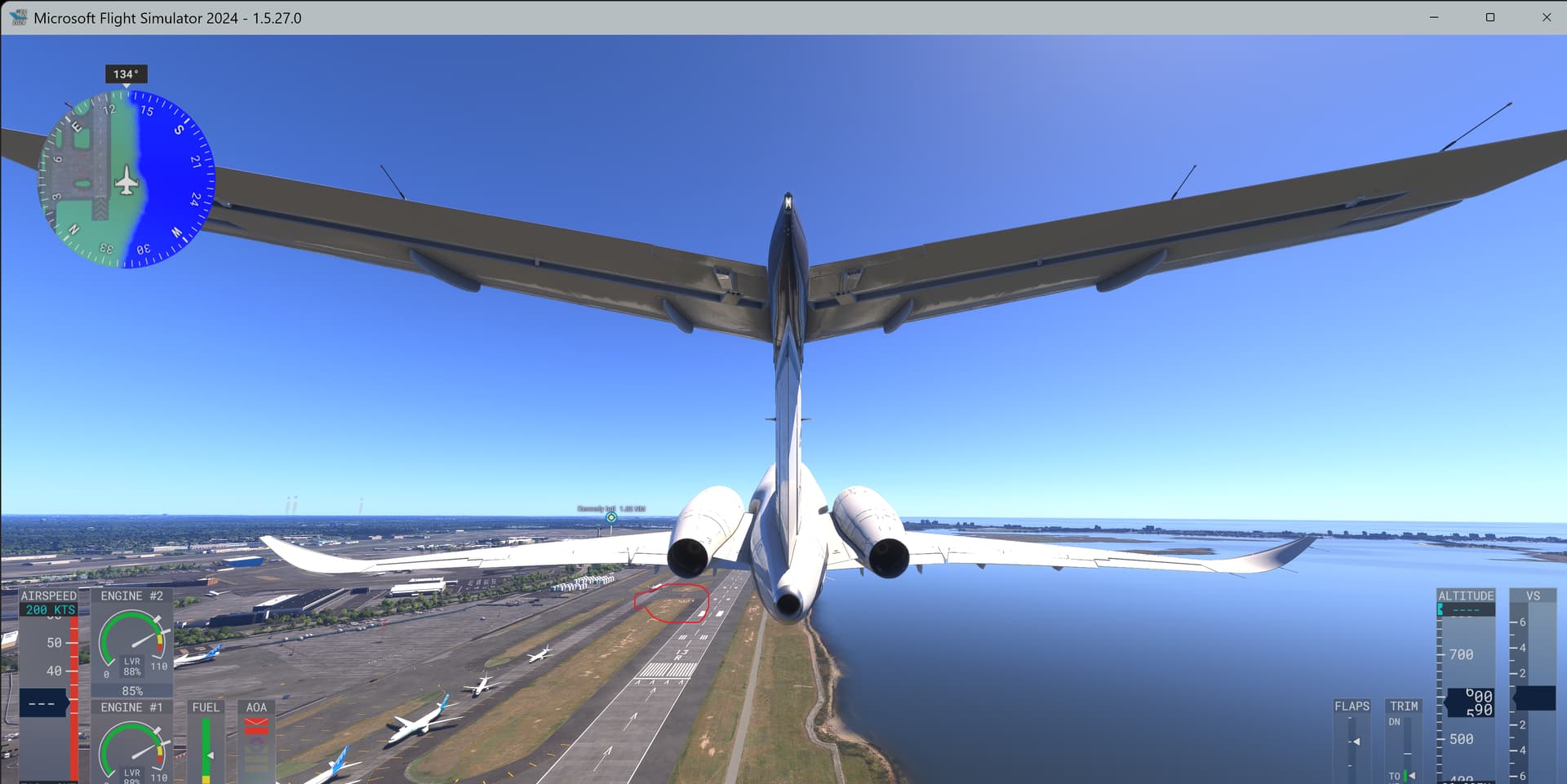
Task: Toggle the AOA red warning chevron
Action: [x=255, y=721]
